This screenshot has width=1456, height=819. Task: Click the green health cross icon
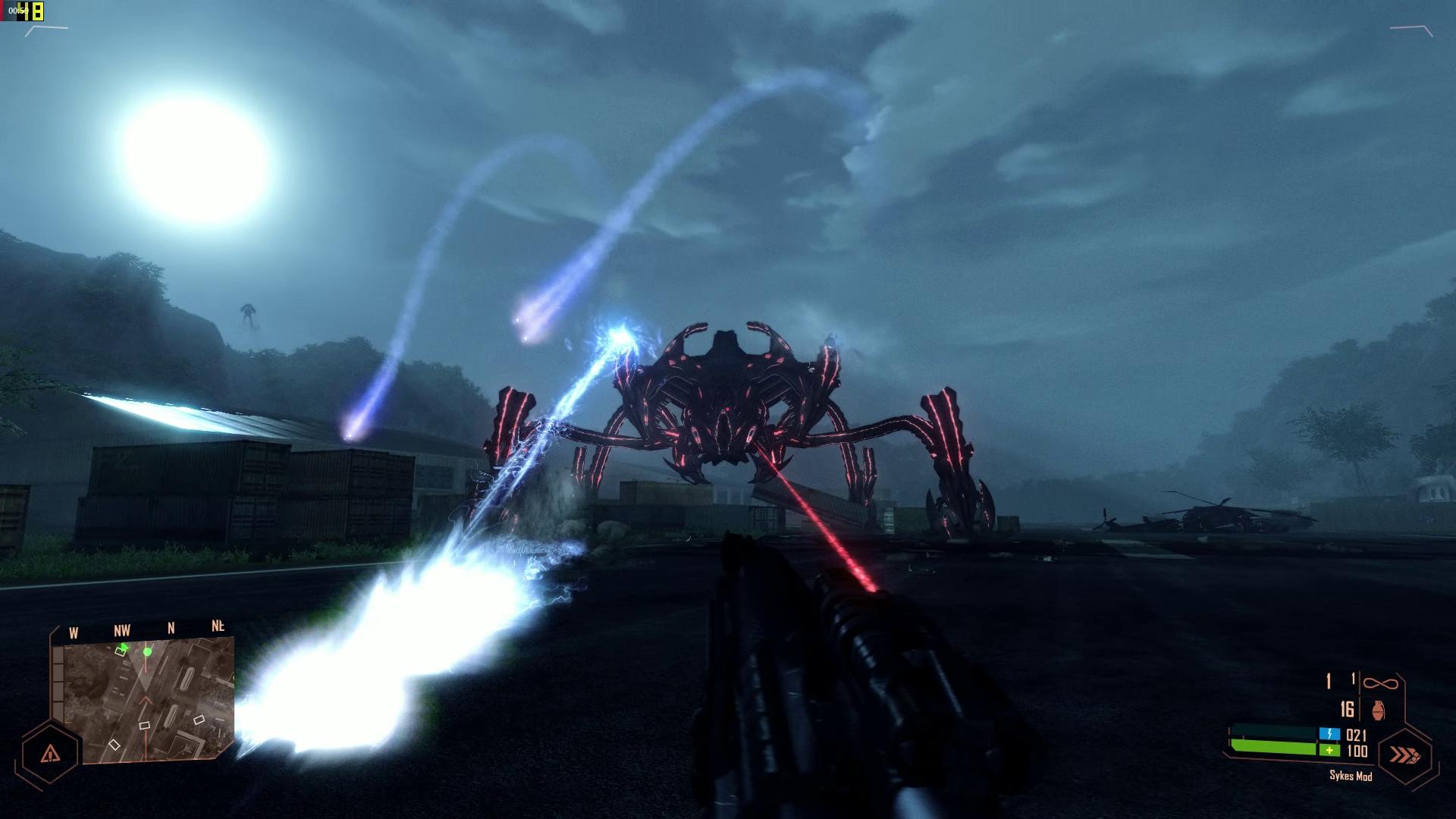click(x=1329, y=751)
